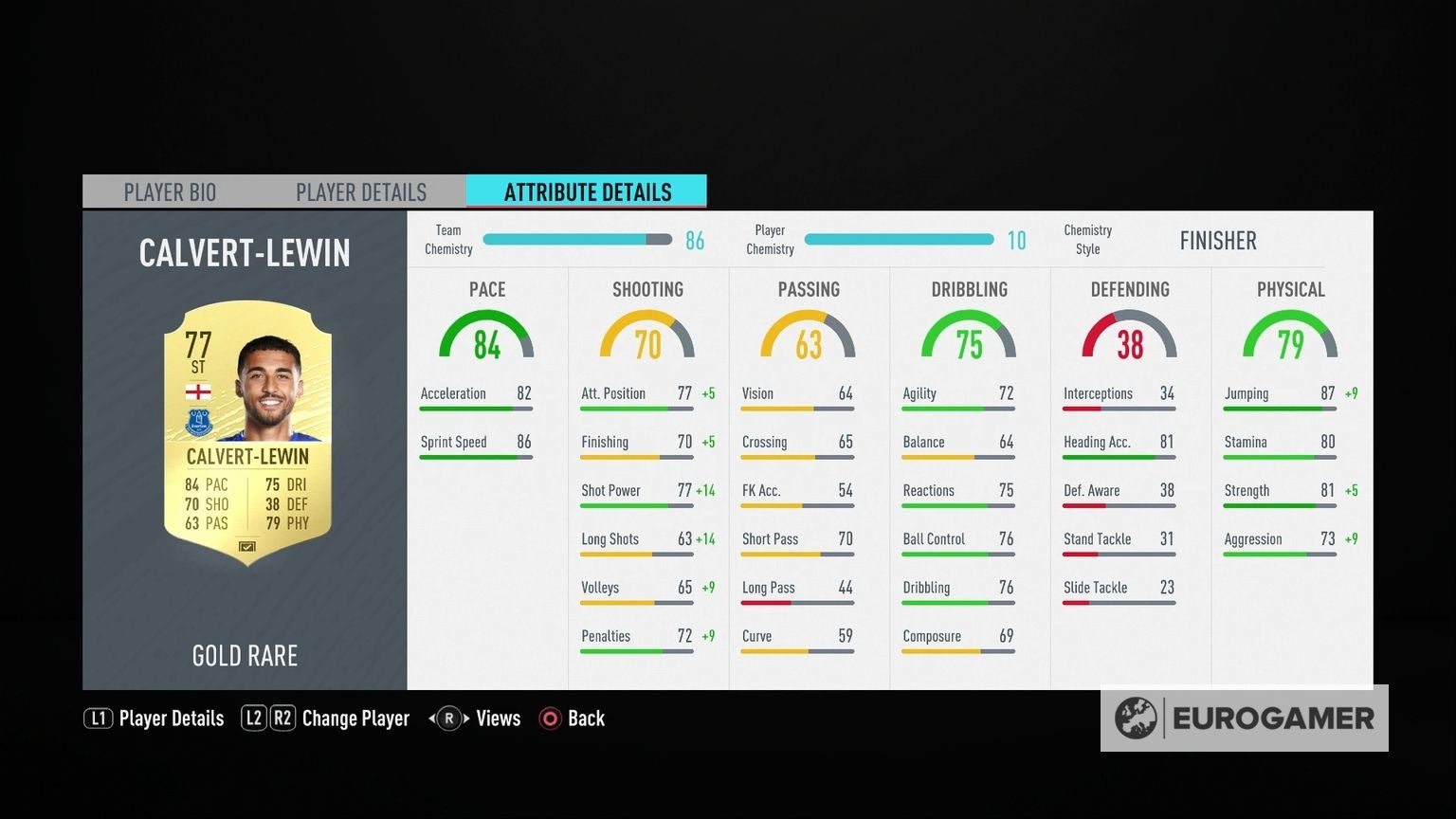The height and width of the screenshot is (819, 1456).
Task: Click the Calvert-Lewin gold player card
Action: coord(245,434)
